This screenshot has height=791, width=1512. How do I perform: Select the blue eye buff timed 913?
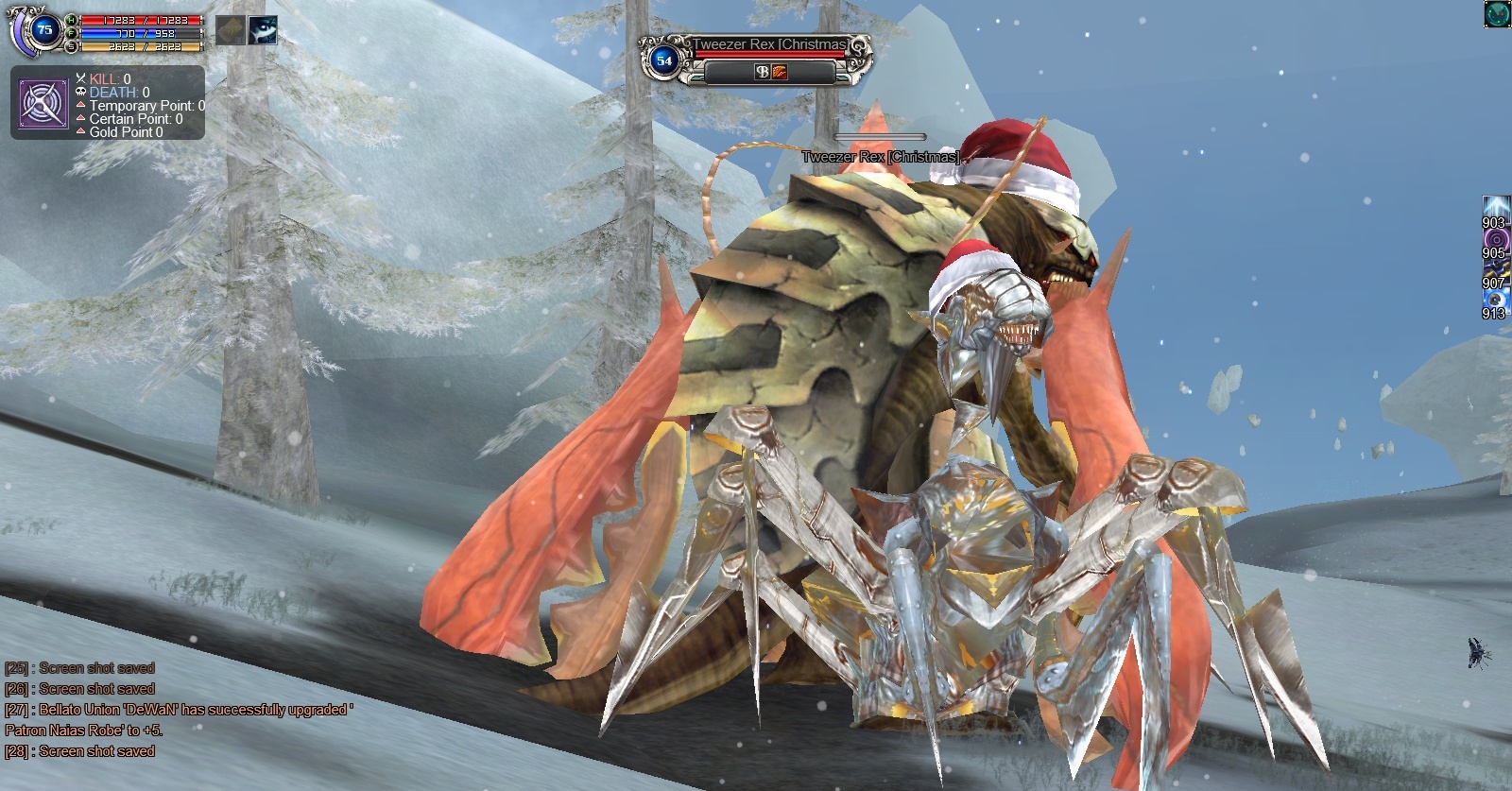coord(1494,299)
